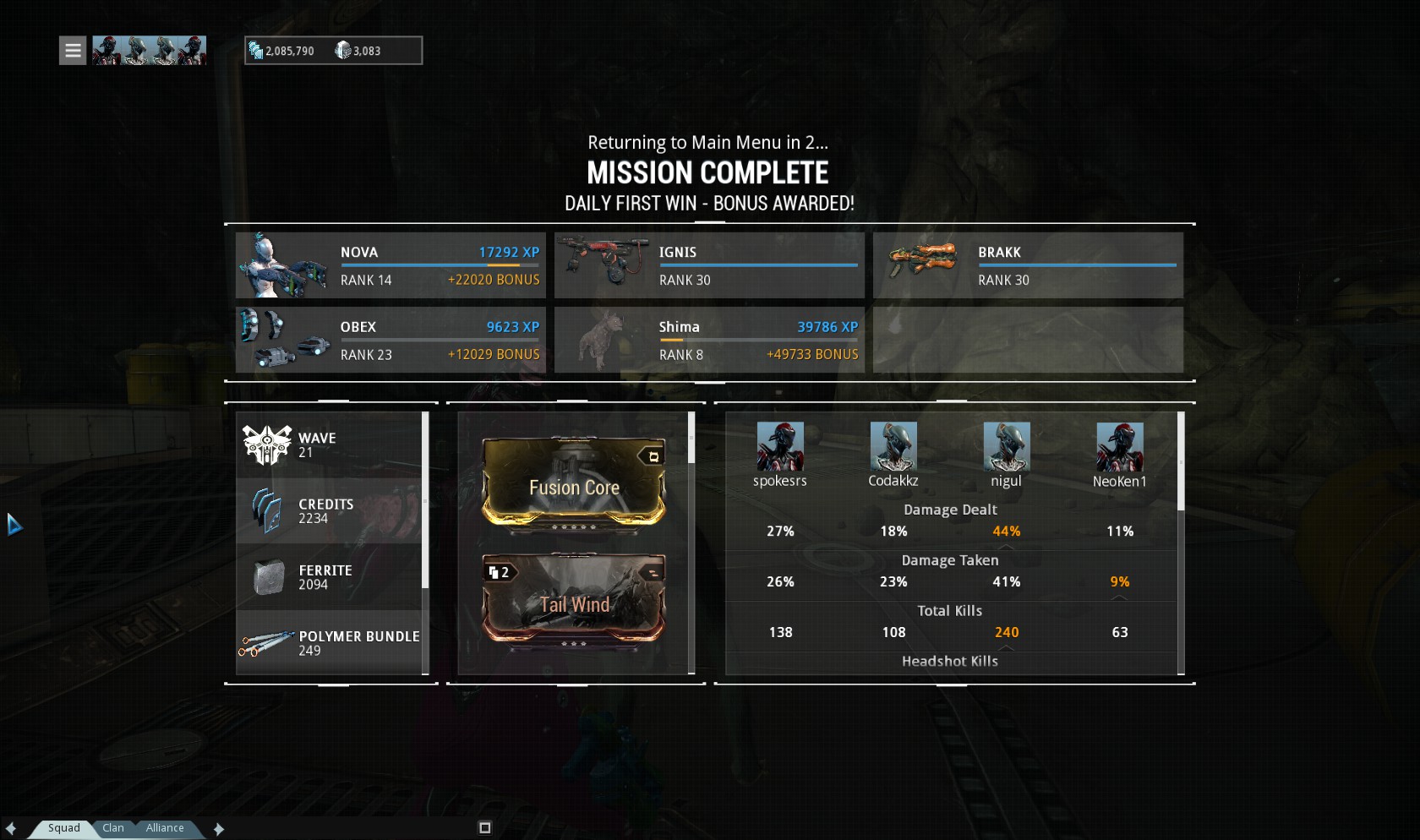Image resolution: width=1420 pixels, height=840 pixels.
Task: Select the Ignis weapon XP panel
Action: point(709,265)
